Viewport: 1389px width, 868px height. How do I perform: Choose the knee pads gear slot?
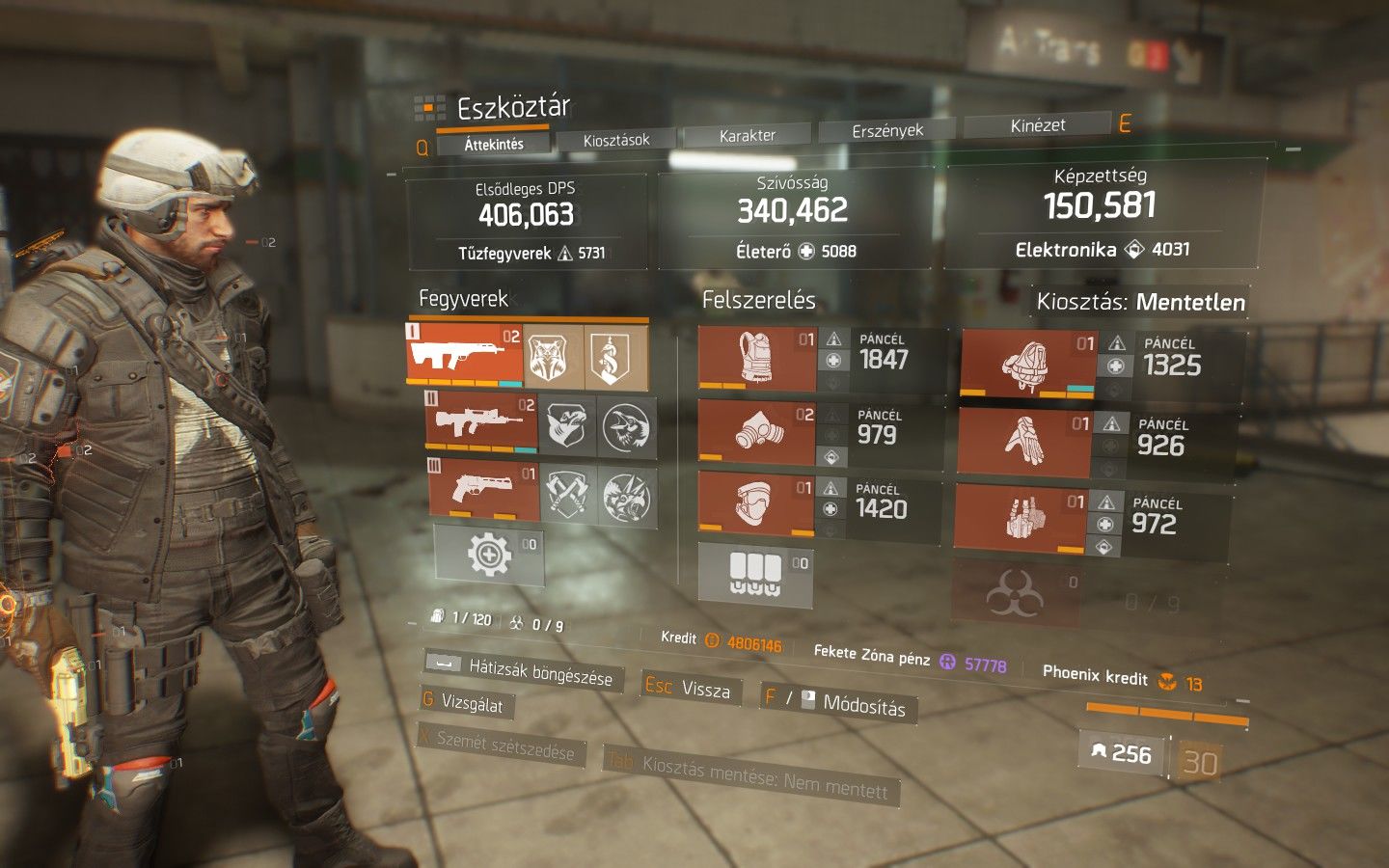click(755, 502)
